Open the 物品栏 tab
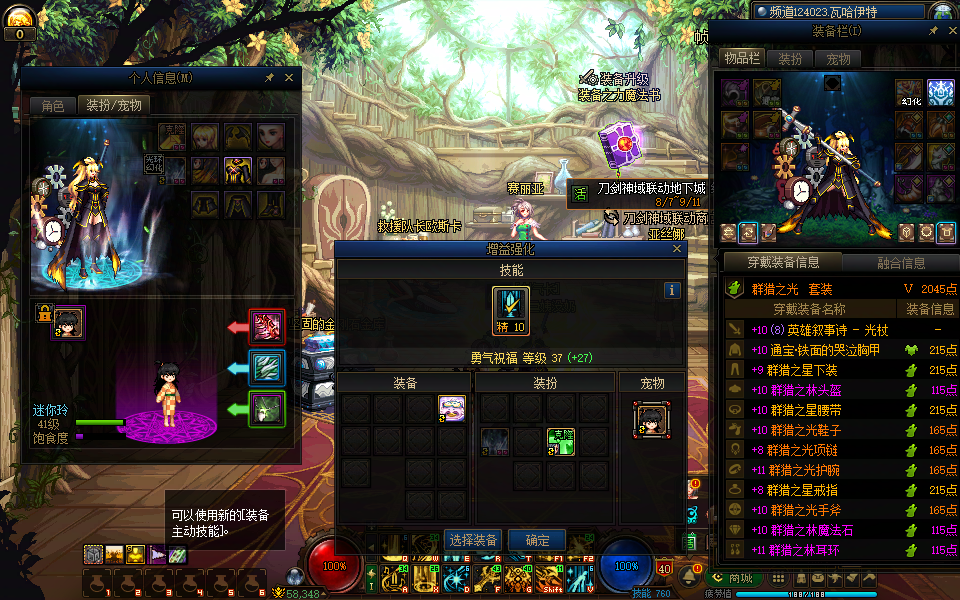This screenshot has width=960, height=600. click(743, 59)
